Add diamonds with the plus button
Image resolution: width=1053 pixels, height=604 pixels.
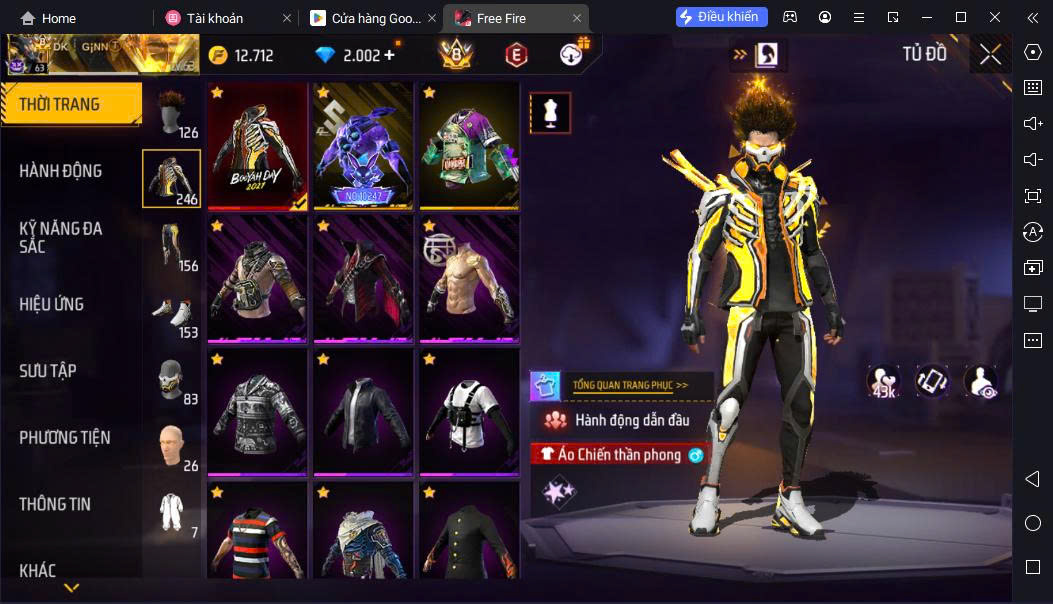click(x=390, y=55)
